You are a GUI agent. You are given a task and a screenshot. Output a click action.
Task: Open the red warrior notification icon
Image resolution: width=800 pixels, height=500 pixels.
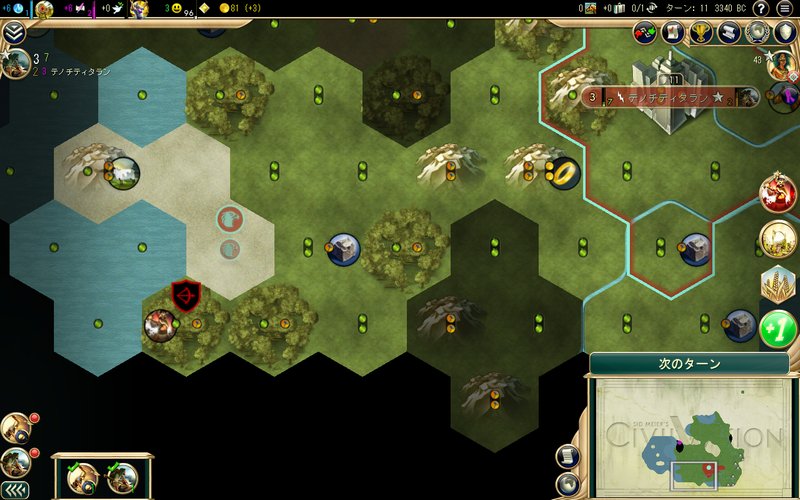pyautogui.click(x=778, y=192)
